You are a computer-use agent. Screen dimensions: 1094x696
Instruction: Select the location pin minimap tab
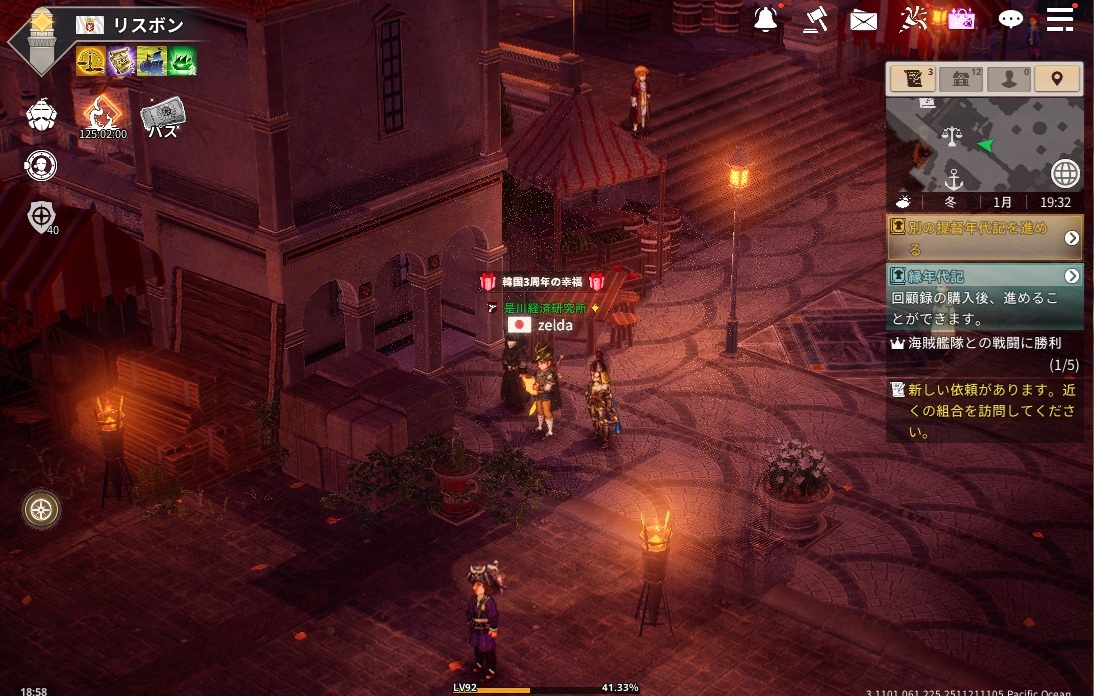1057,79
